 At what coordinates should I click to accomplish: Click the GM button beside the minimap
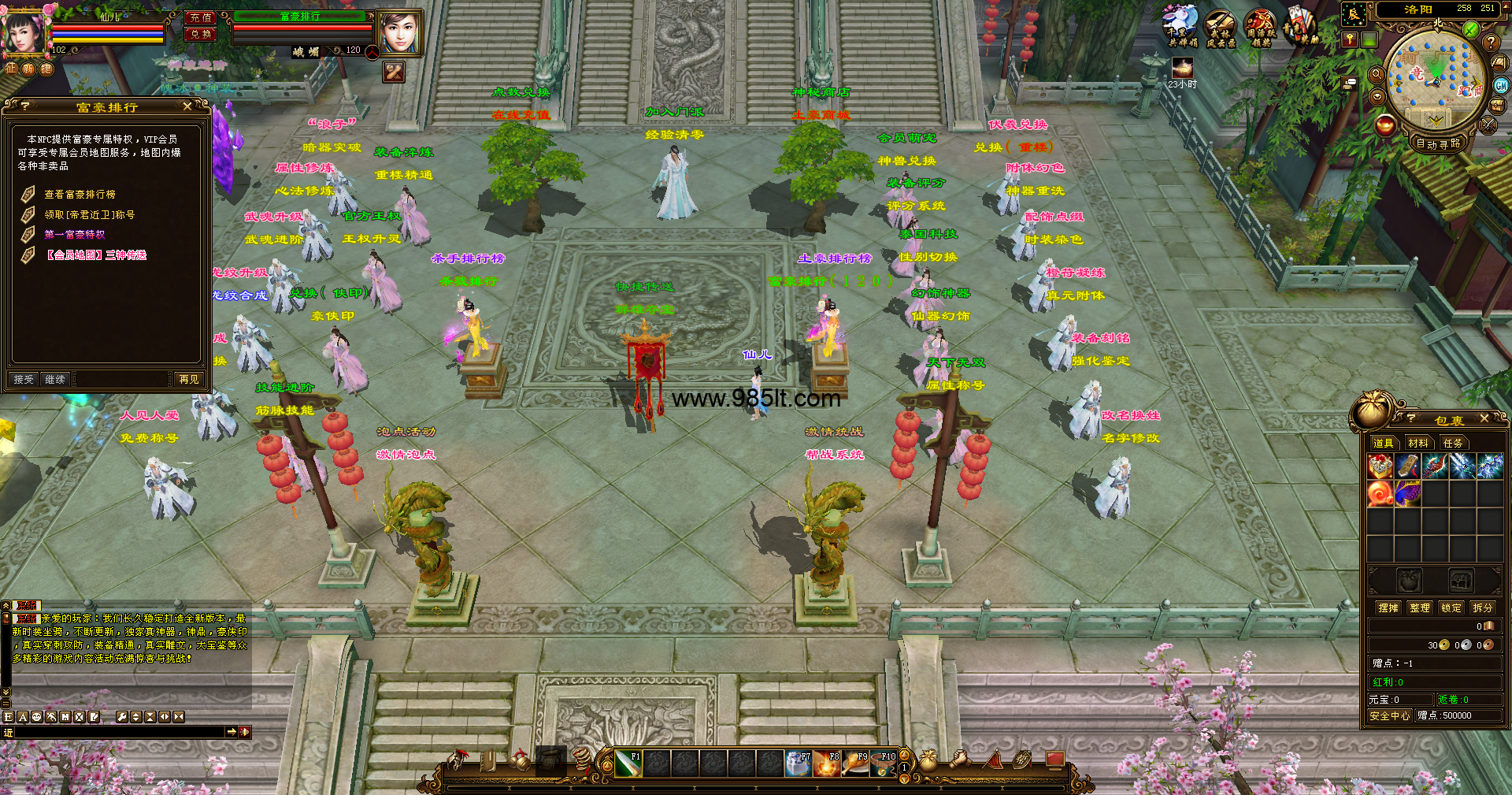coord(1501,86)
